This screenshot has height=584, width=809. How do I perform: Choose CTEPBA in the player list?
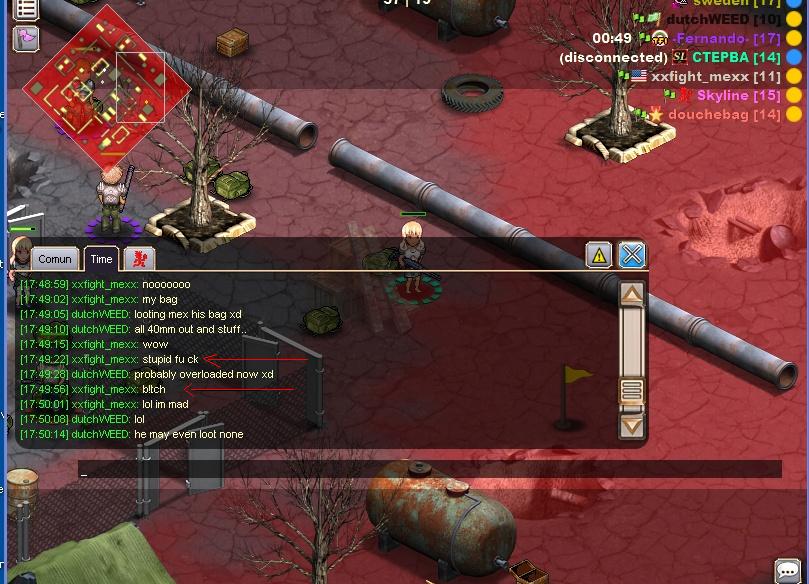tap(736, 57)
